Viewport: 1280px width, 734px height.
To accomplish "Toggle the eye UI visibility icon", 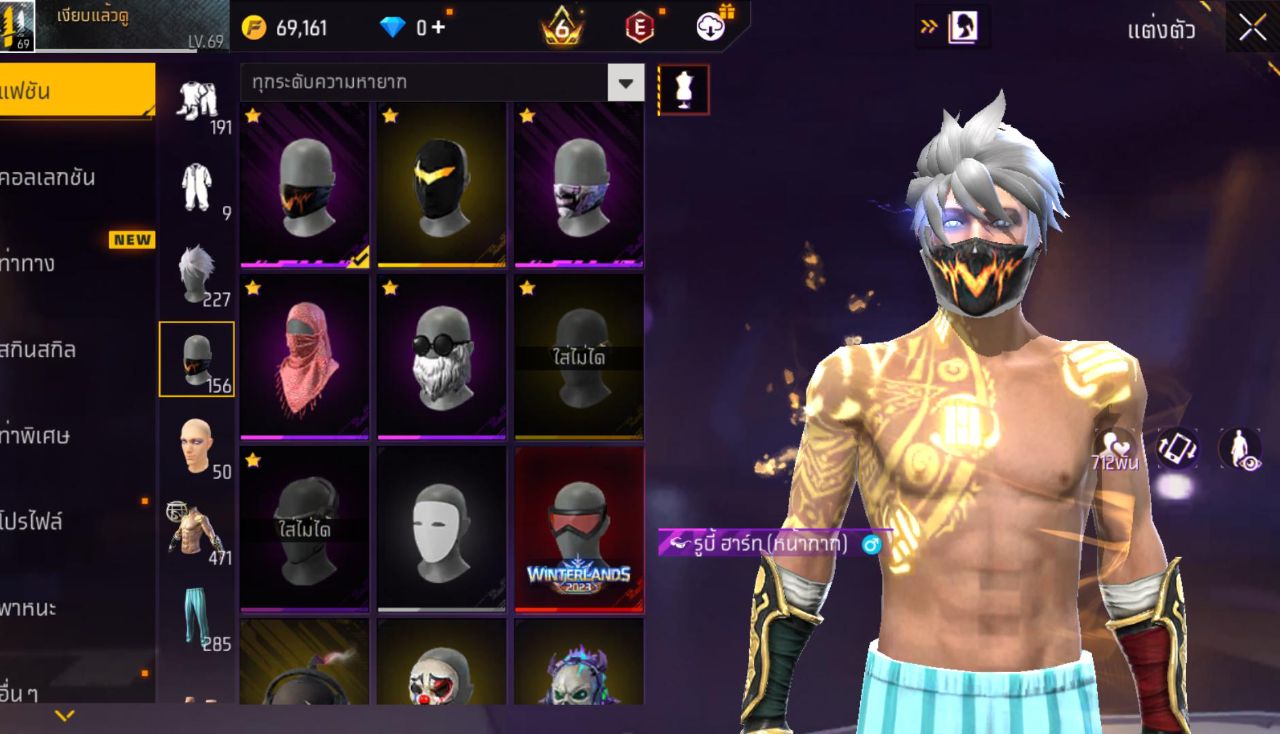I will [1240, 450].
